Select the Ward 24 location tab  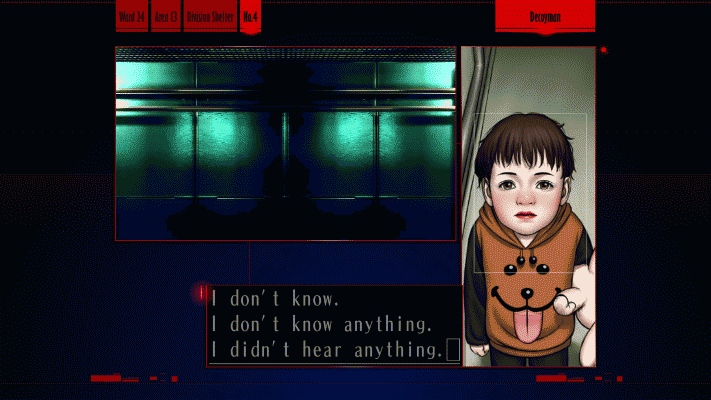[132, 16]
